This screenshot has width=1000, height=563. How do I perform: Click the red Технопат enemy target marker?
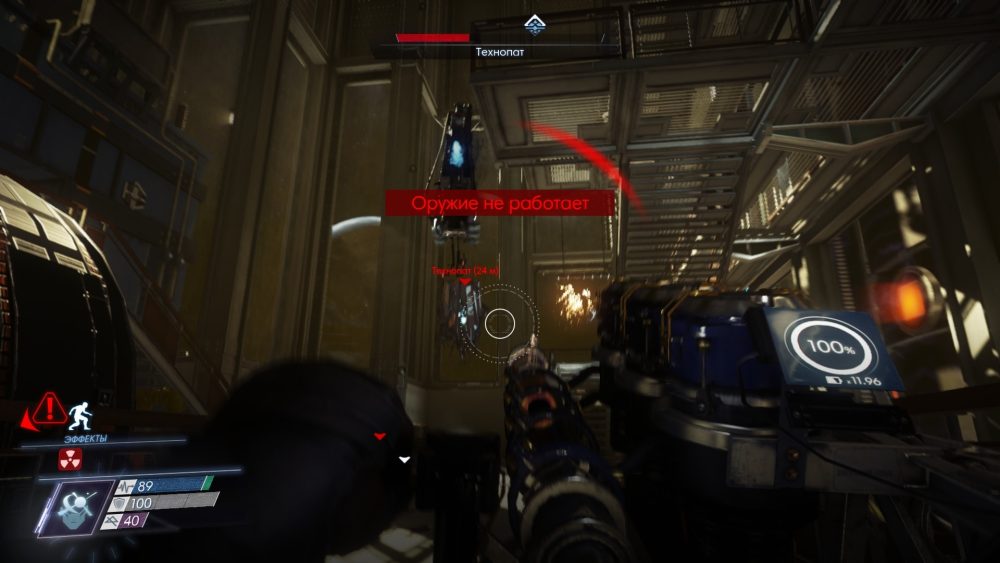pyautogui.click(x=464, y=282)
